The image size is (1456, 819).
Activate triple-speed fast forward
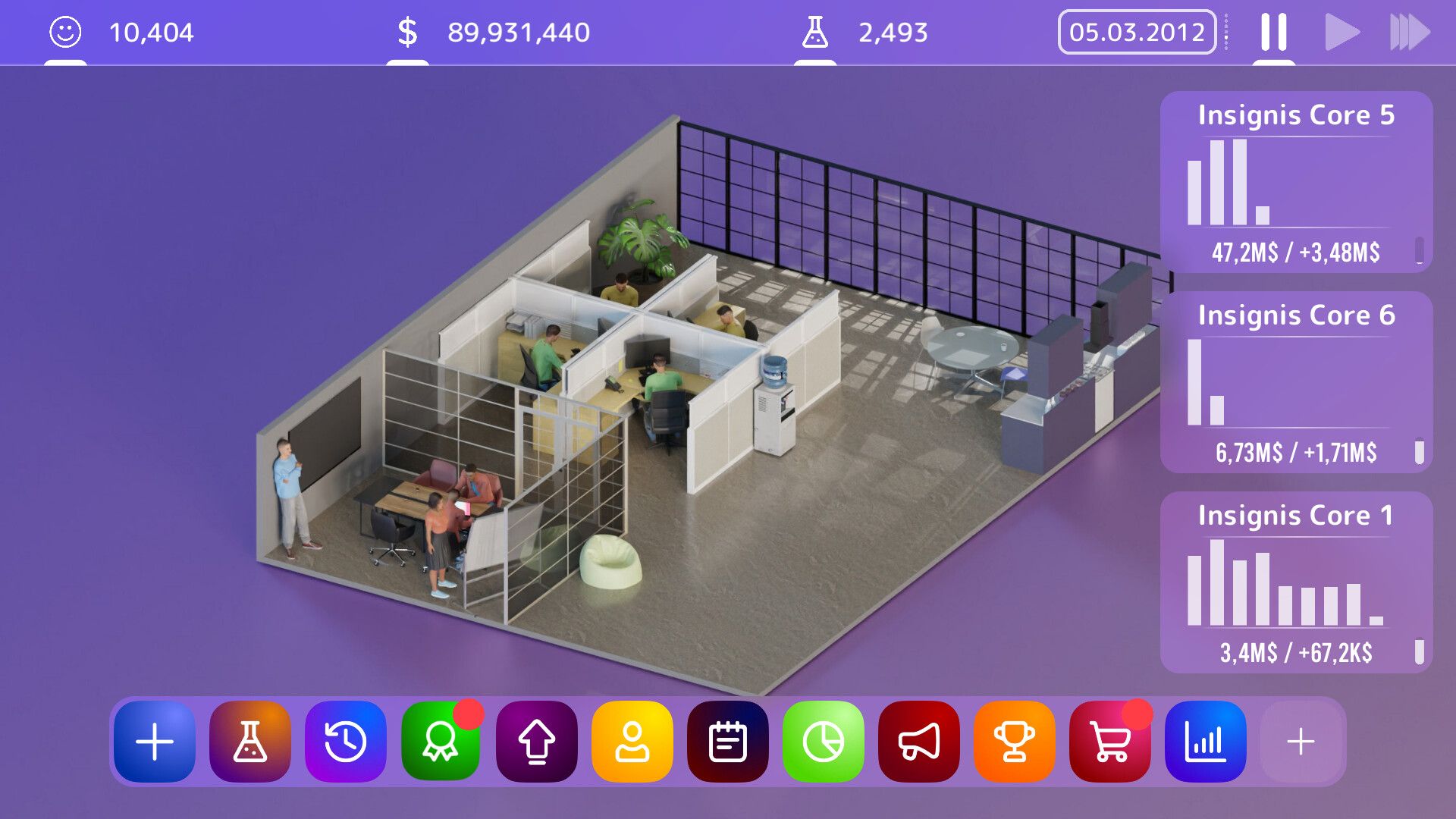click(x=1409, y=32)
